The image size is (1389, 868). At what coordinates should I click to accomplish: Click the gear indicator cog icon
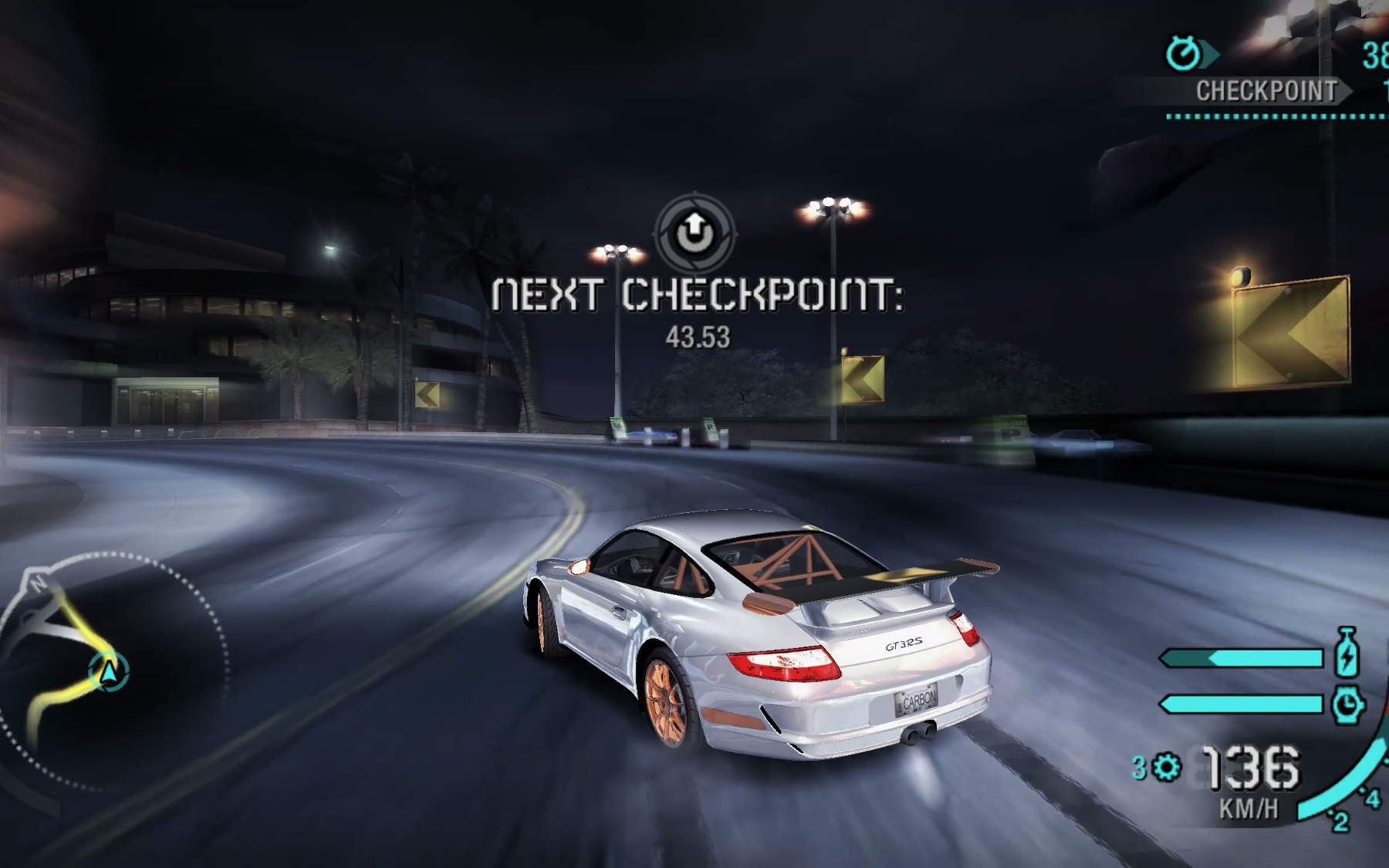pos(1166,768)
